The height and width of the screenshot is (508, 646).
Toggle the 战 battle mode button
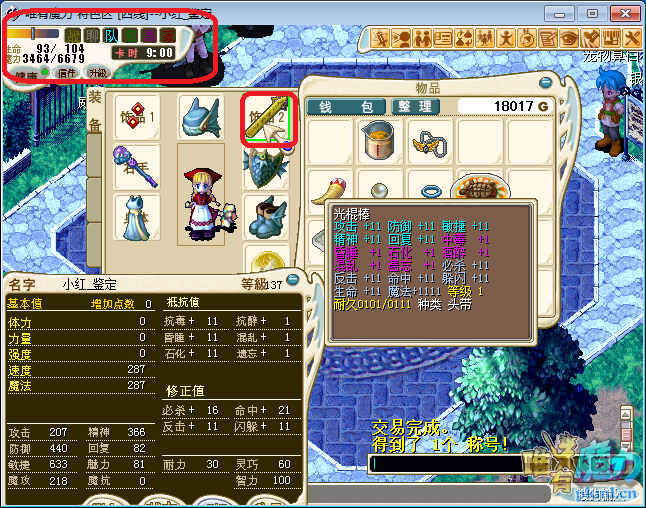(x=70, y=35)
